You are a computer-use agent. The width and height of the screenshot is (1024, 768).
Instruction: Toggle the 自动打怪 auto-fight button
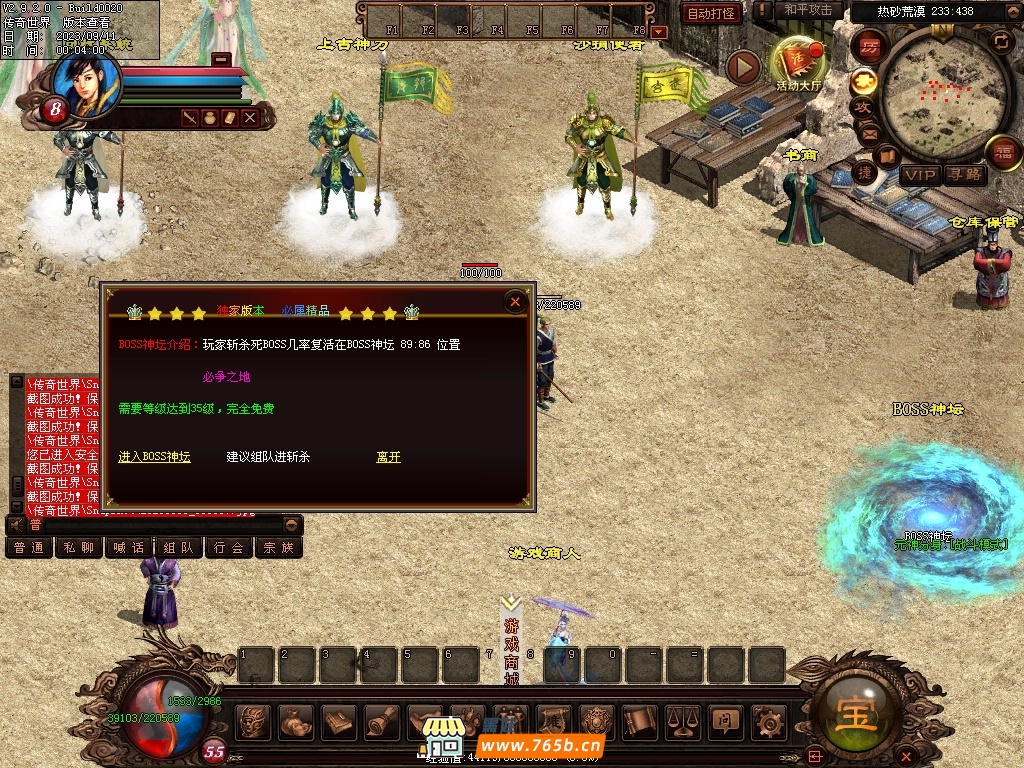click(712, 13)
